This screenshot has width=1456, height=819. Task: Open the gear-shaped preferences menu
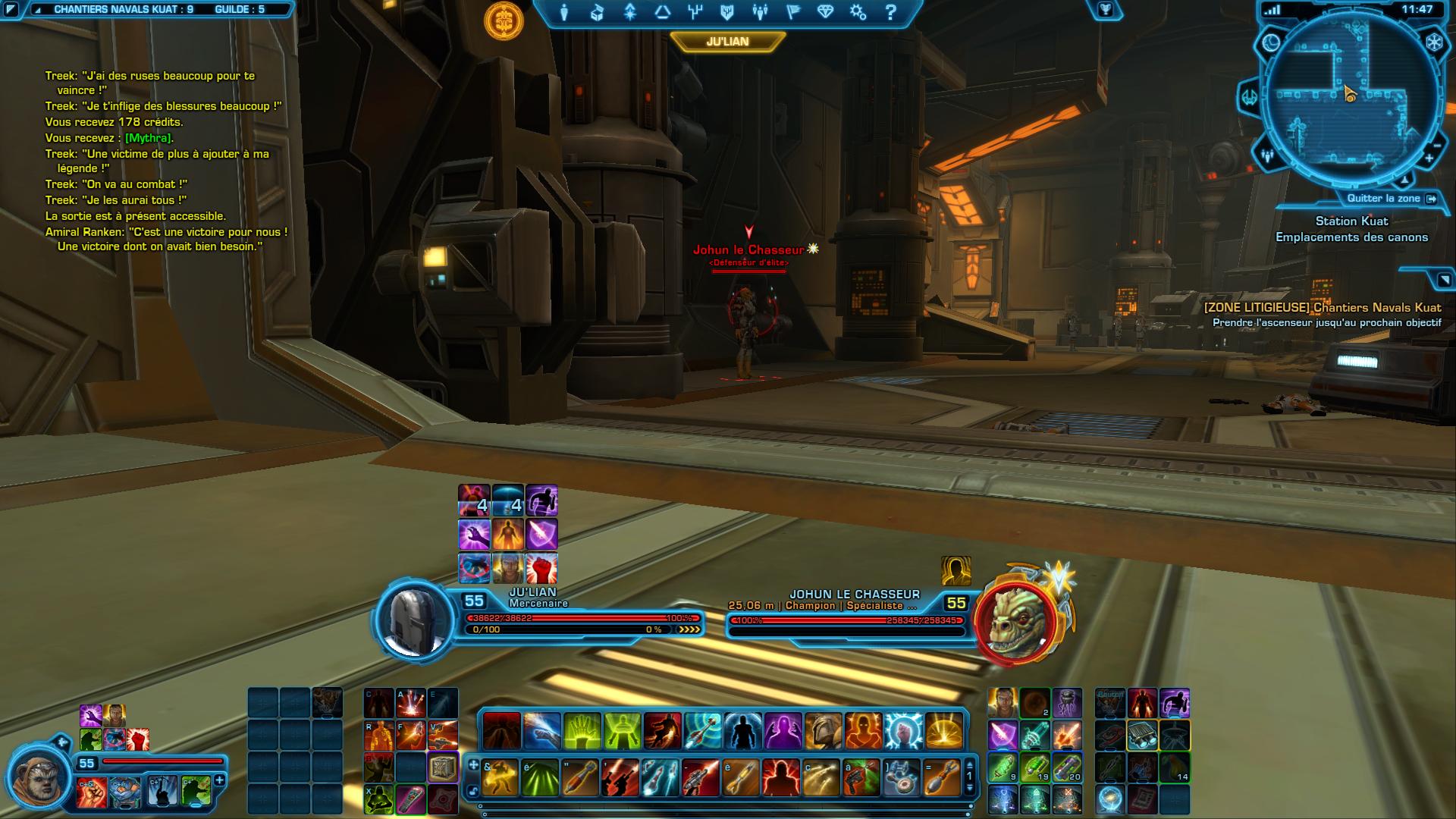coord(858,12)
